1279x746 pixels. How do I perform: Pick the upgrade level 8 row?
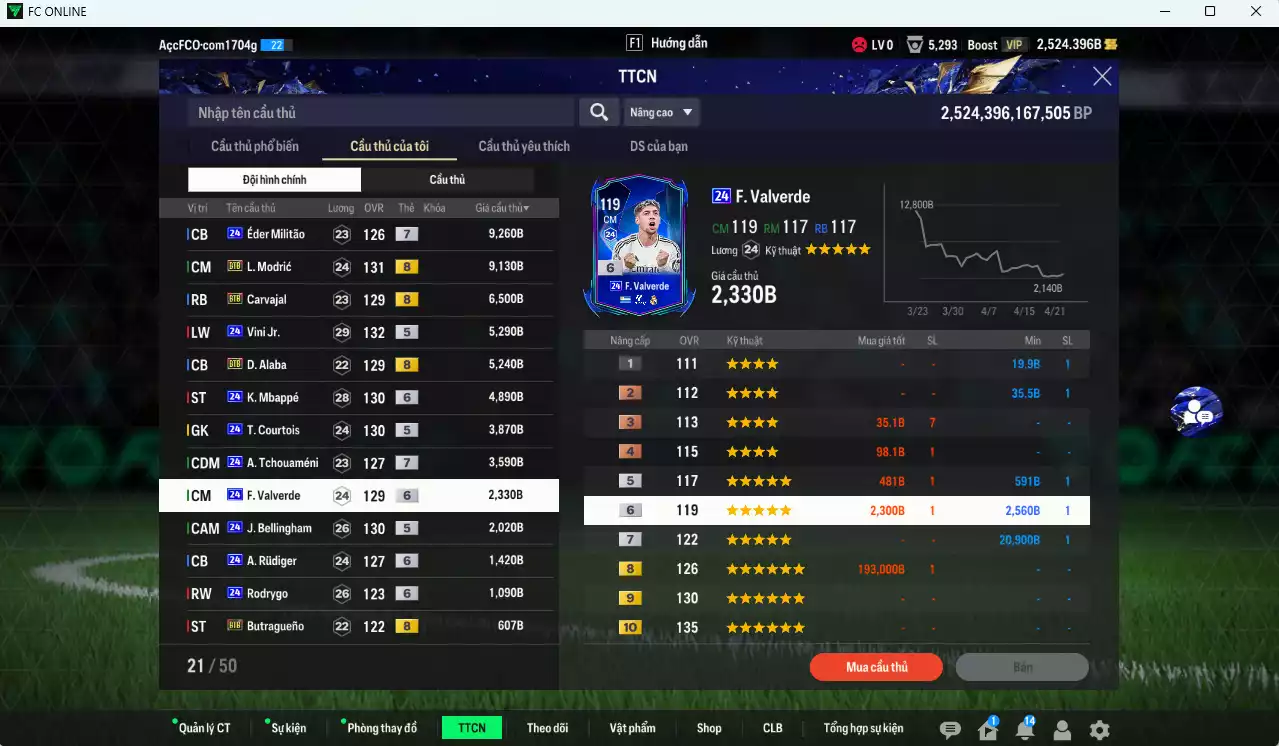pyautogui.click(x=836, y=569)
